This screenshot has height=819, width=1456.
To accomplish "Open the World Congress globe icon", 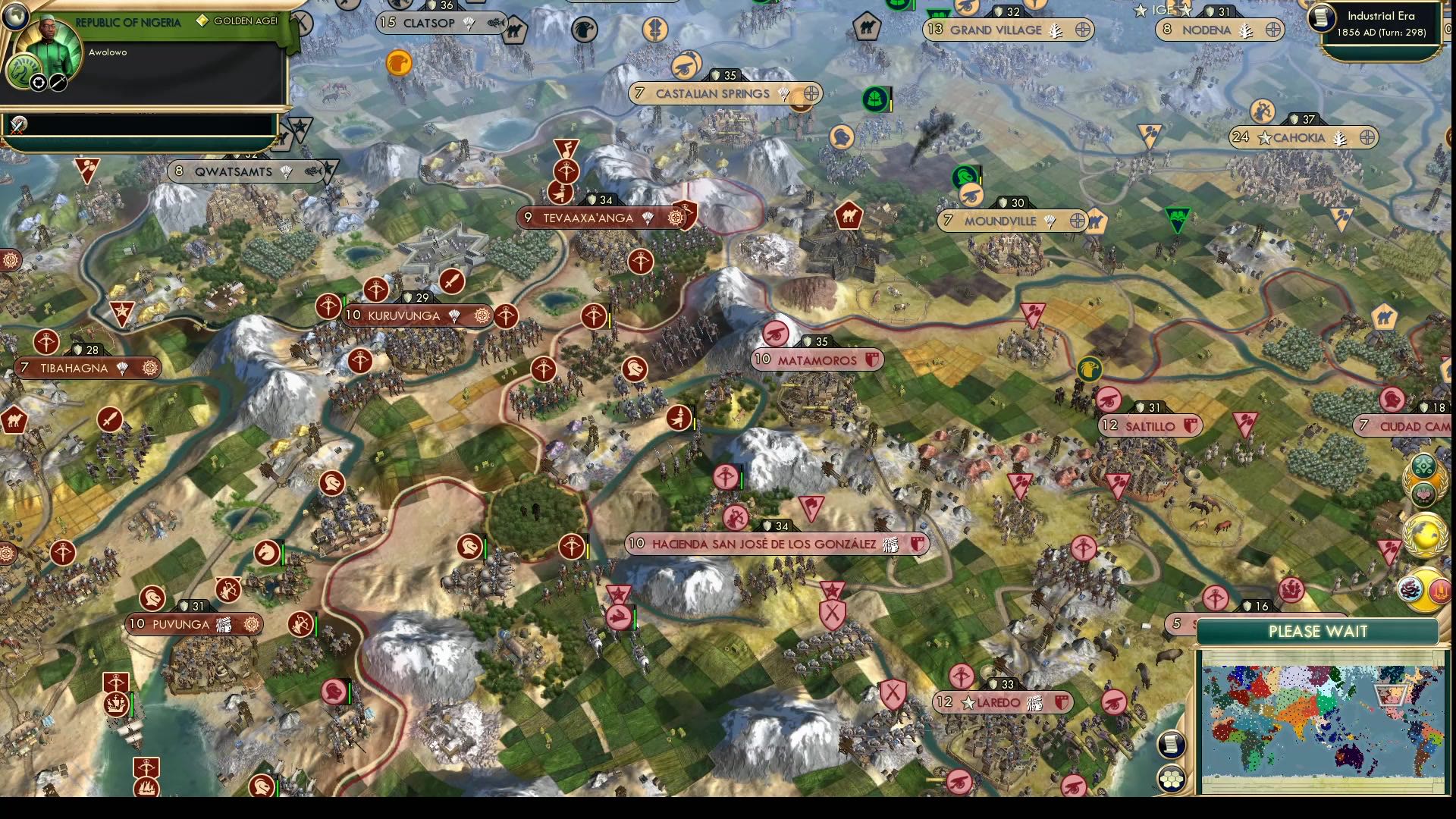I will tap(1426, 533).
